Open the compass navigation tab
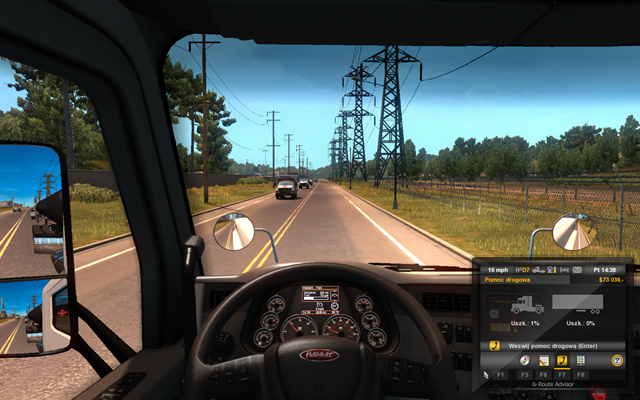 point(526,360)
